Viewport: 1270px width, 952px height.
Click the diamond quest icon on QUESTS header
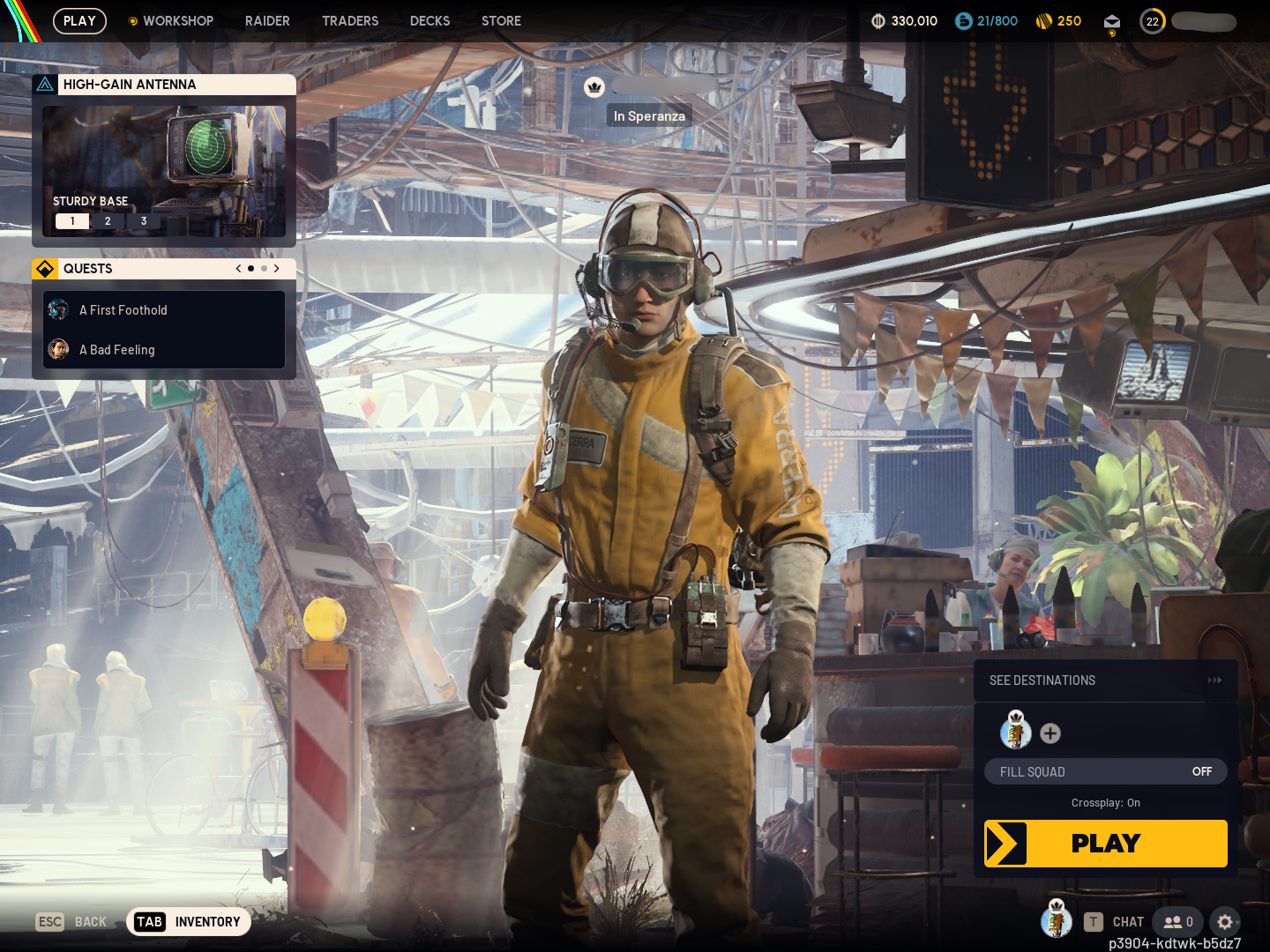tap(45, 268)
